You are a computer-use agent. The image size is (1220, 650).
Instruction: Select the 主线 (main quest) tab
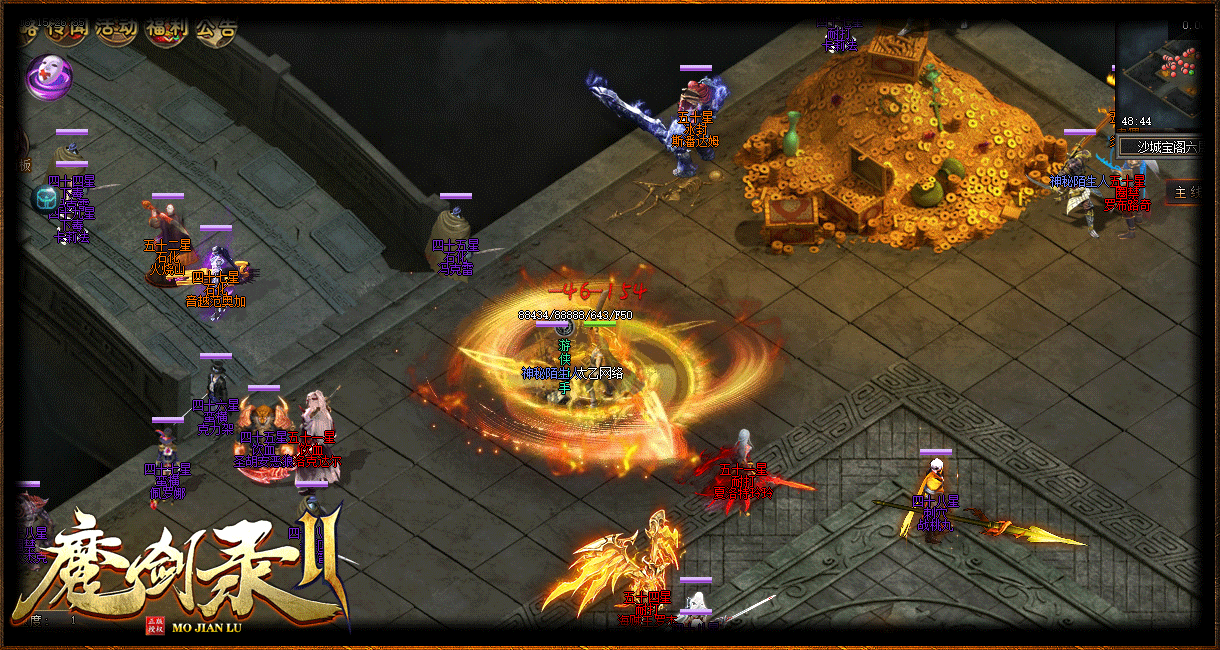coord(1186,192)
